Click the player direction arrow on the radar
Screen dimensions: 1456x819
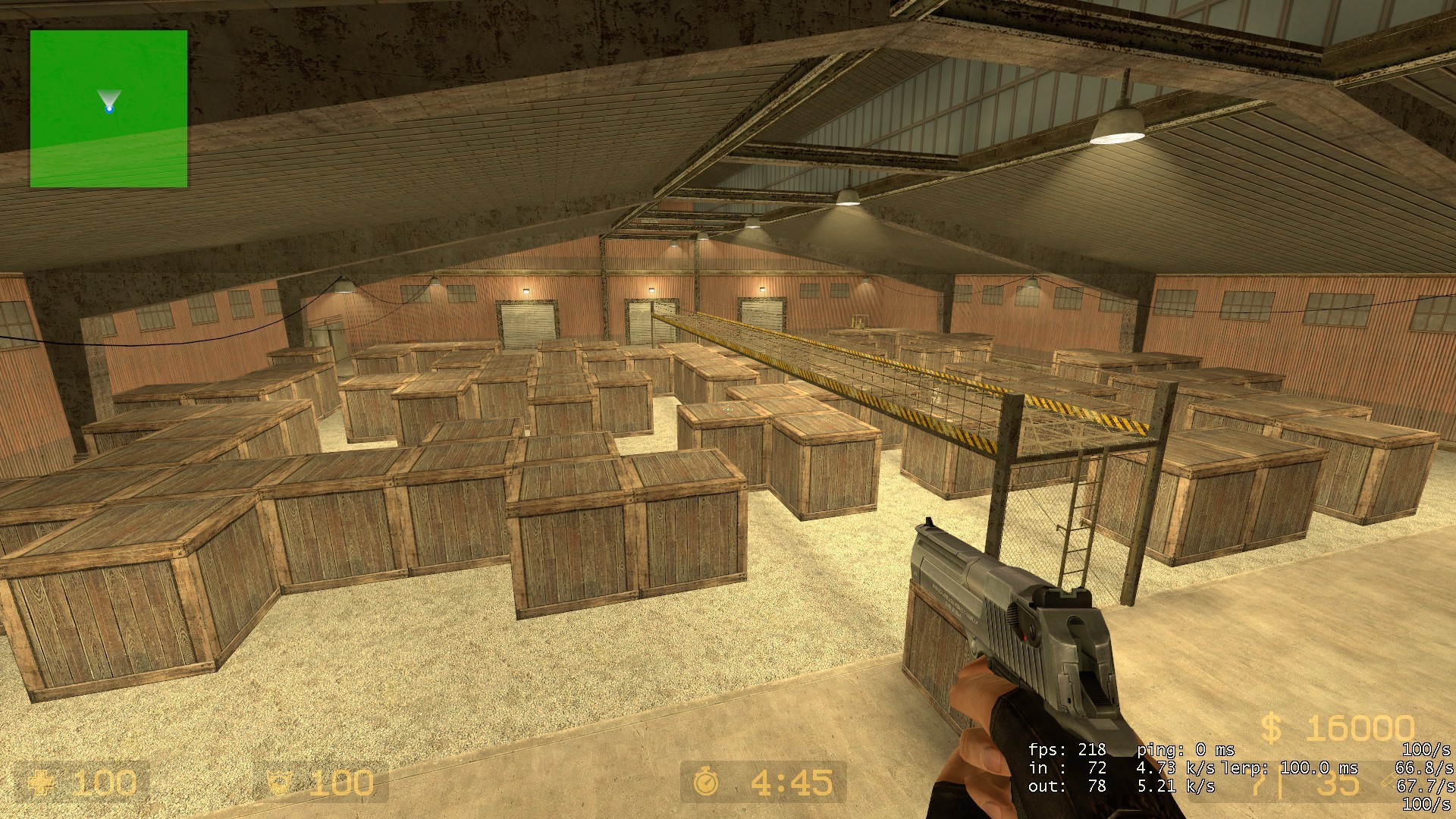click(110, 99)
